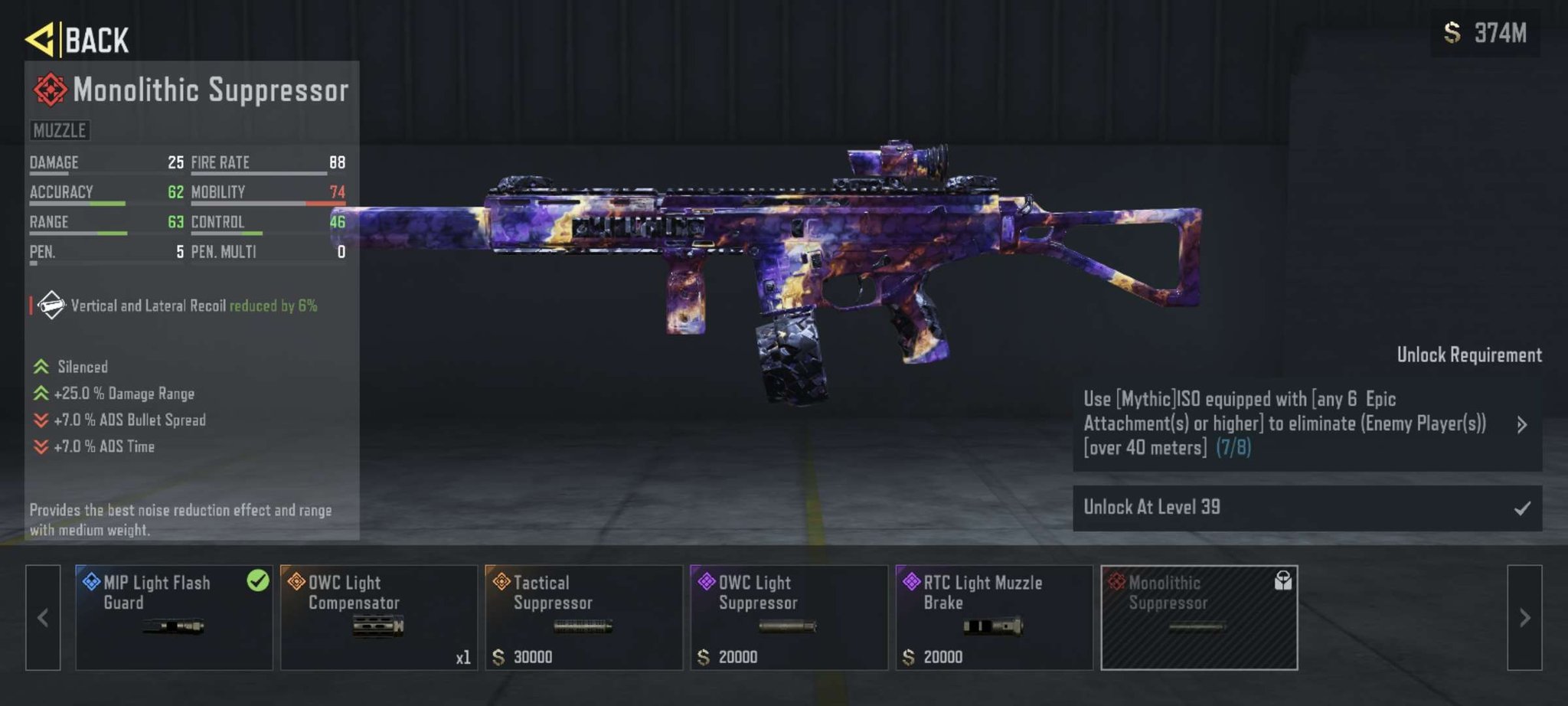
Task: Open the Mythic ISO unlock requirement details
Action: (x=1307, y=424)
